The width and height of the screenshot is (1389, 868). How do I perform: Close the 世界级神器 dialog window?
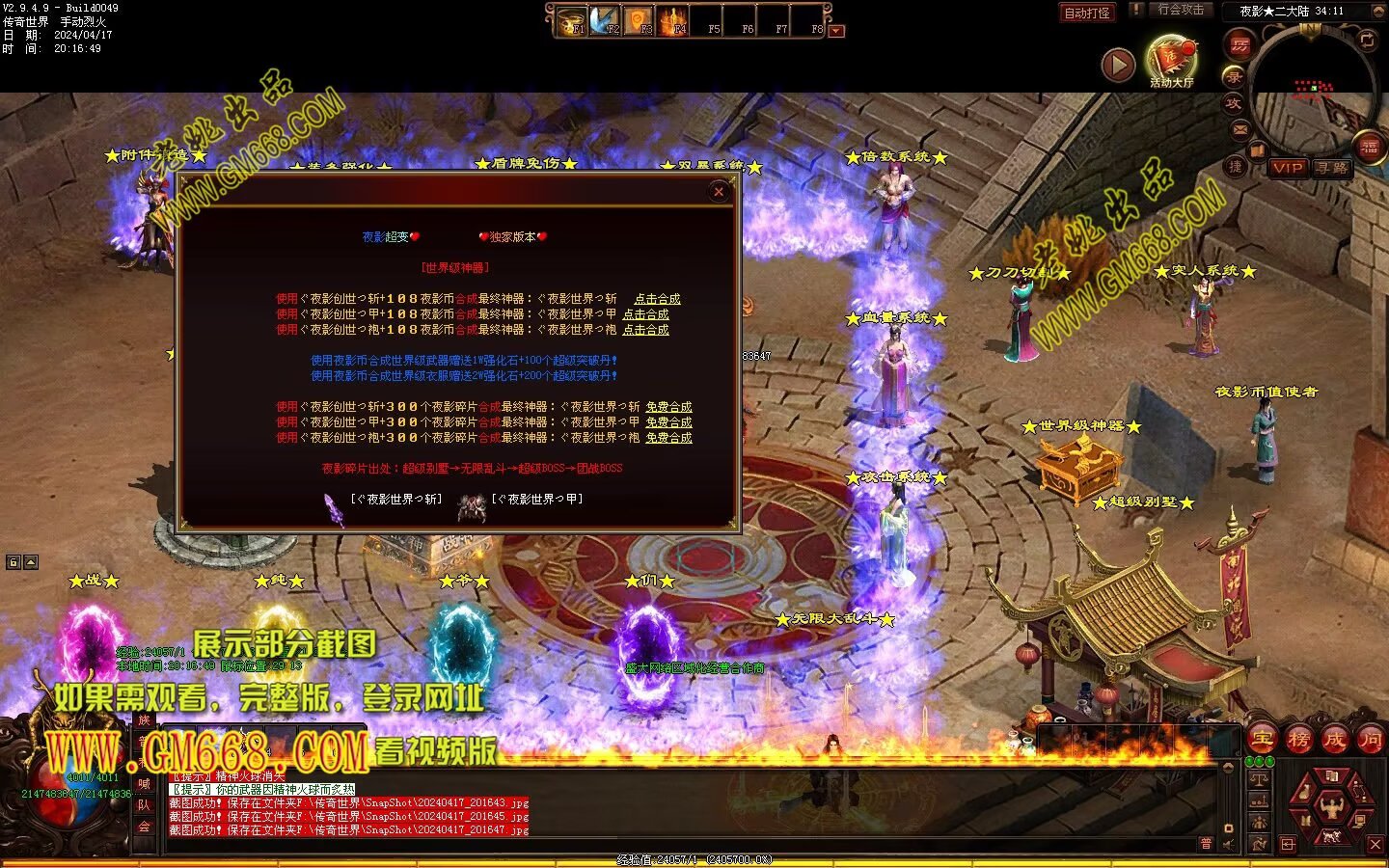[719, 192]
